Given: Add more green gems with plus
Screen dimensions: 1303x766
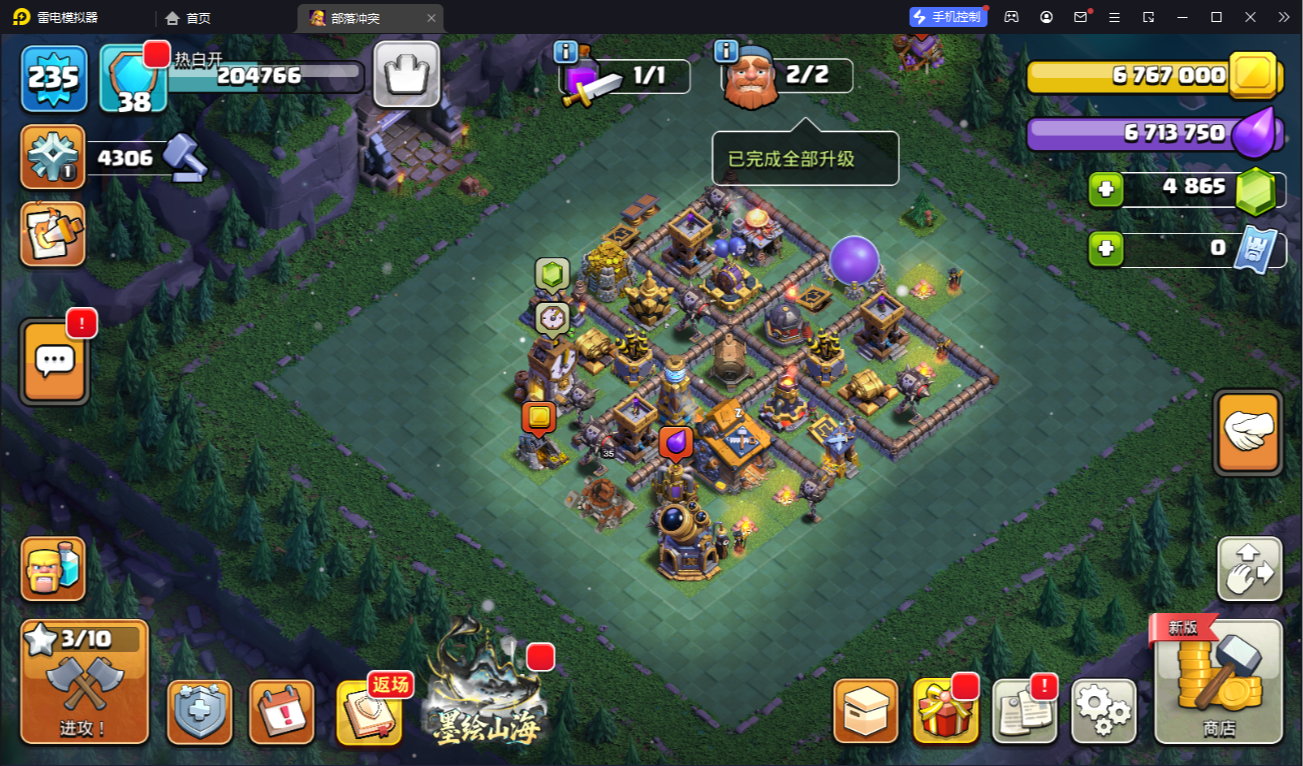Looking at the screenshot, I should (x=1106, y=189).
